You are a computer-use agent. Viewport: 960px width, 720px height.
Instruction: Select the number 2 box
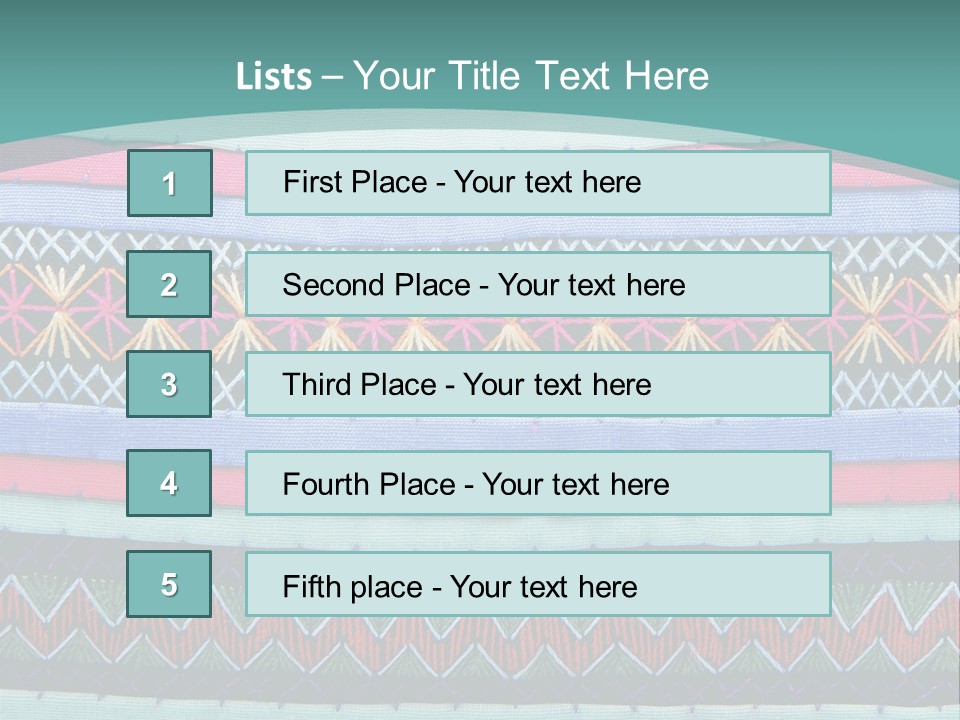pos(169,284)
